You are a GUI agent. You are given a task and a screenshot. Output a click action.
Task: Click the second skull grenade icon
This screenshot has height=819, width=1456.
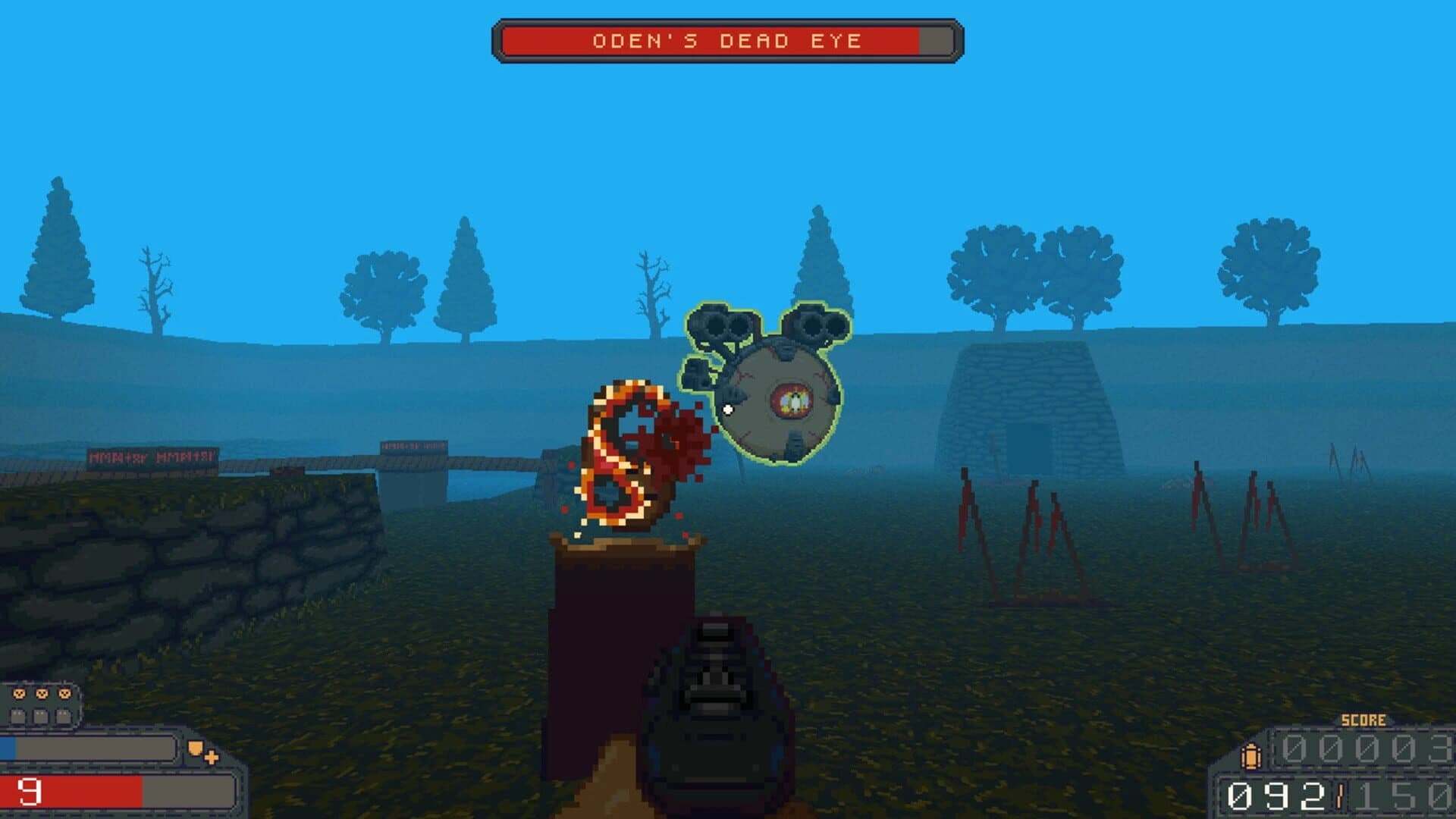pyautogui.click(x=42, y=694)
